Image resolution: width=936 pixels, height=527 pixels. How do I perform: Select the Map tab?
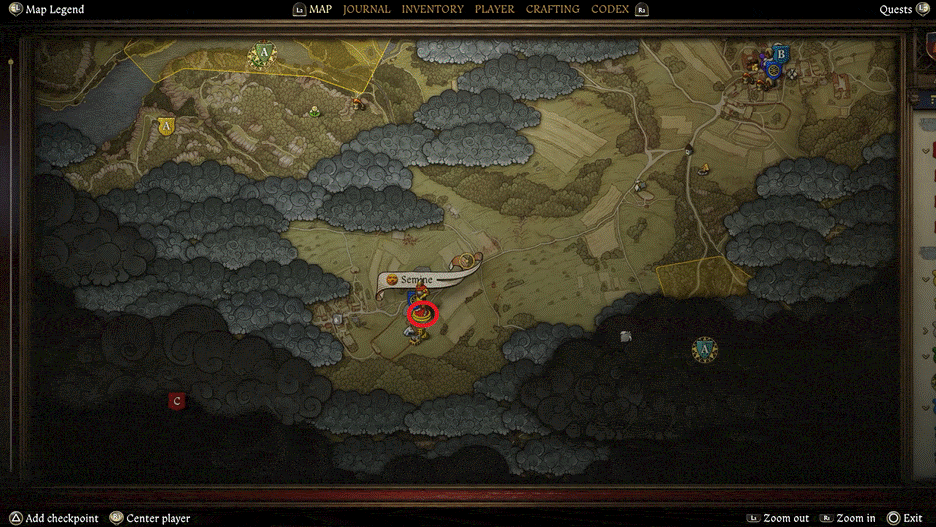coord(320,9)
